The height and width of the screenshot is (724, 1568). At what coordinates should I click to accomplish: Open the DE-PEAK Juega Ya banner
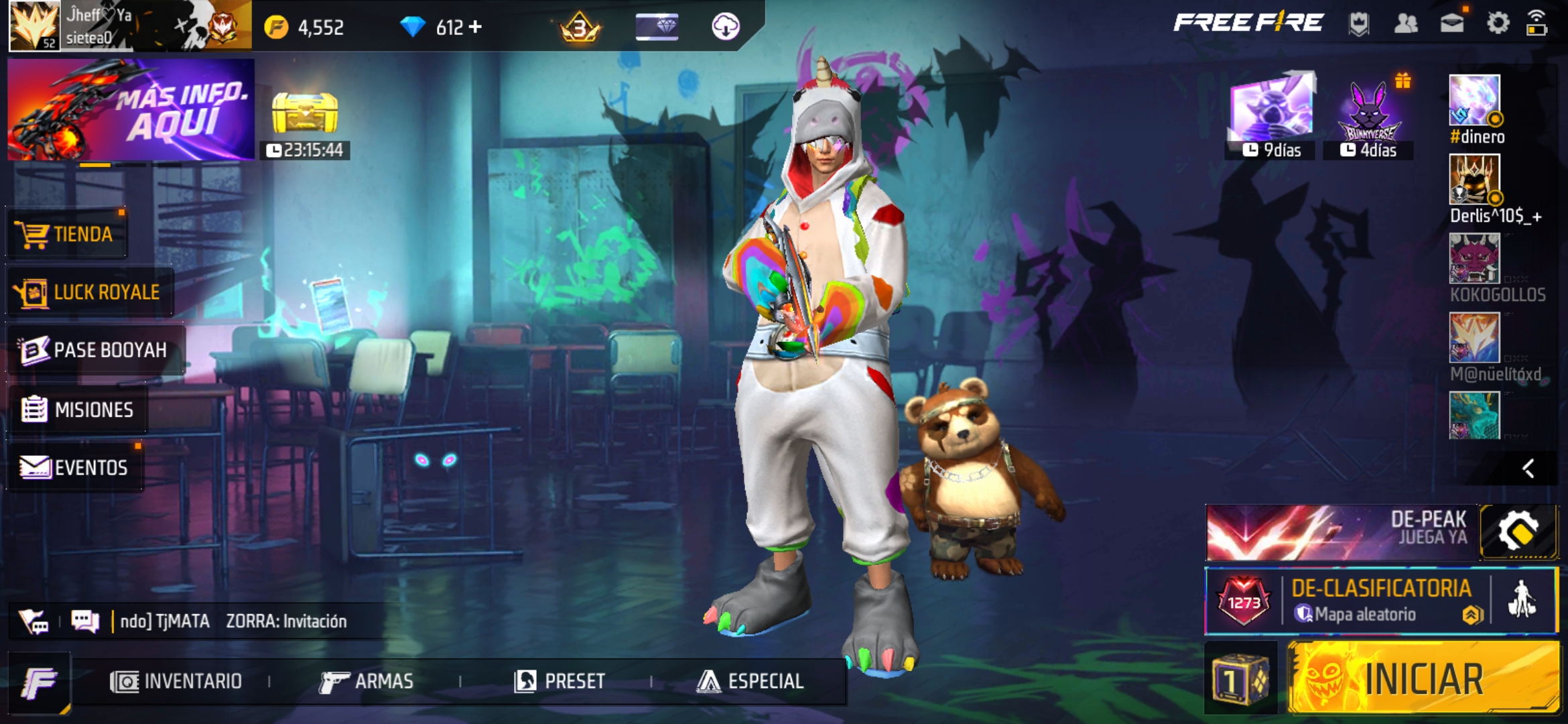[1342, 532]
